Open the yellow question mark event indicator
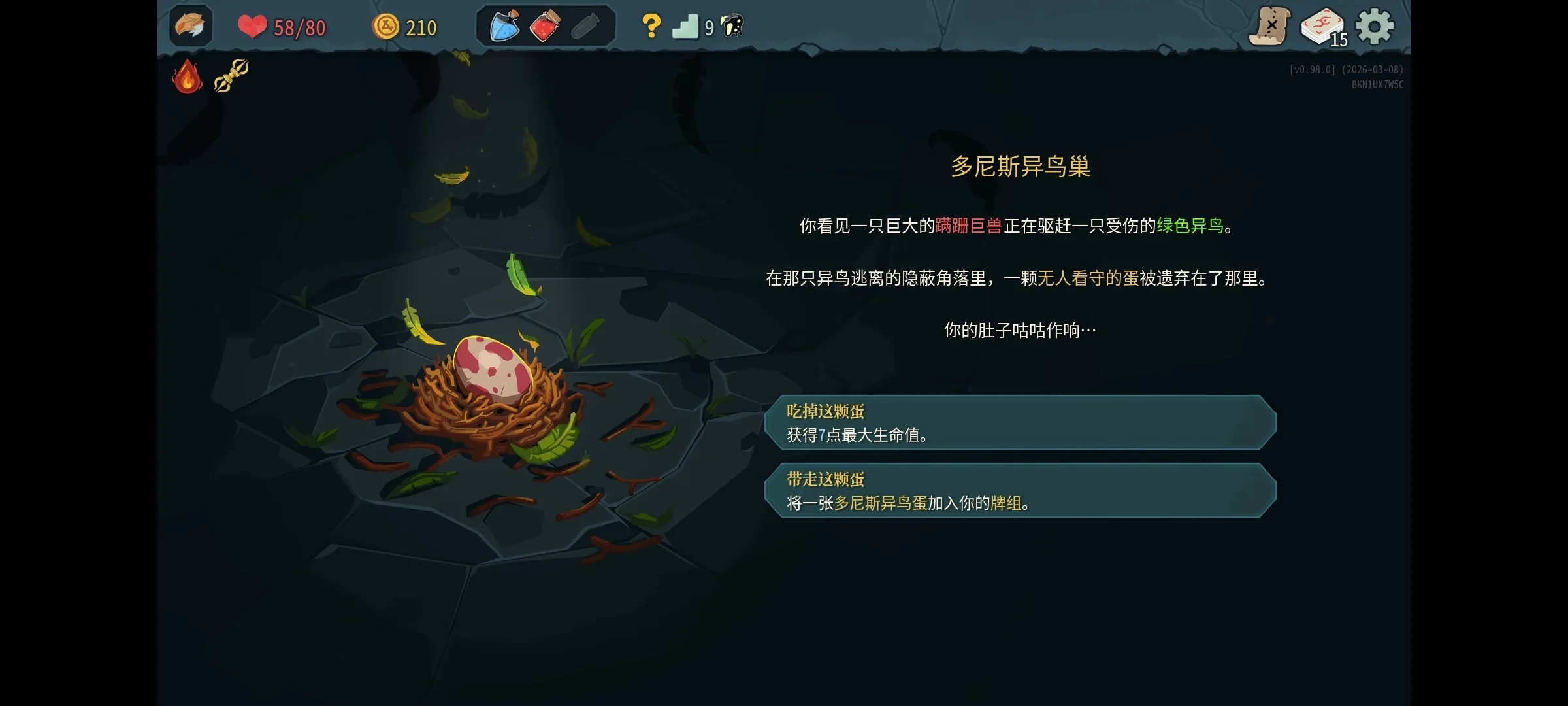The image size is (1568, 706). tap(651, 26)
